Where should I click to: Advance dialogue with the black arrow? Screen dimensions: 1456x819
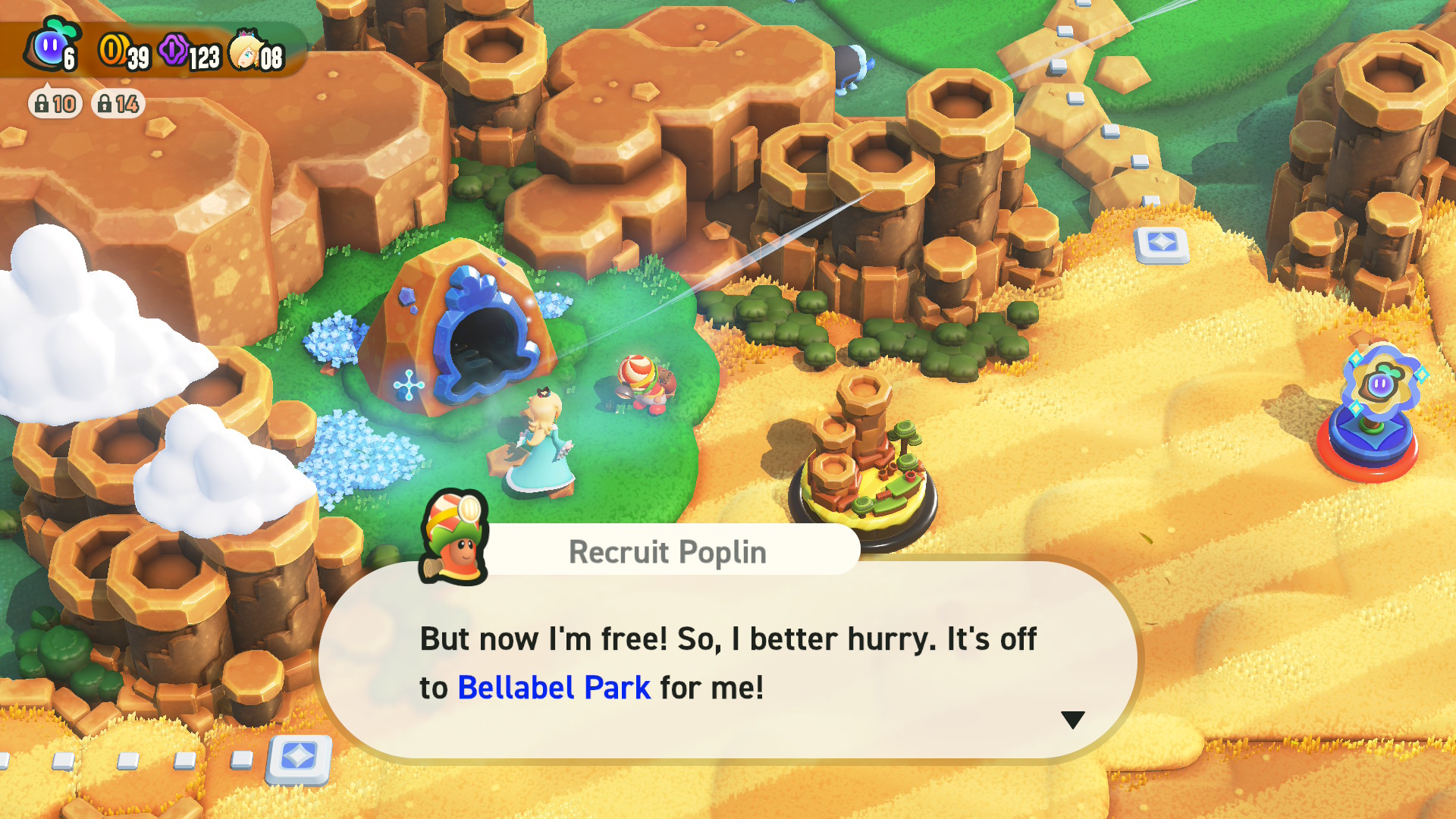(x=1072, y=720)
